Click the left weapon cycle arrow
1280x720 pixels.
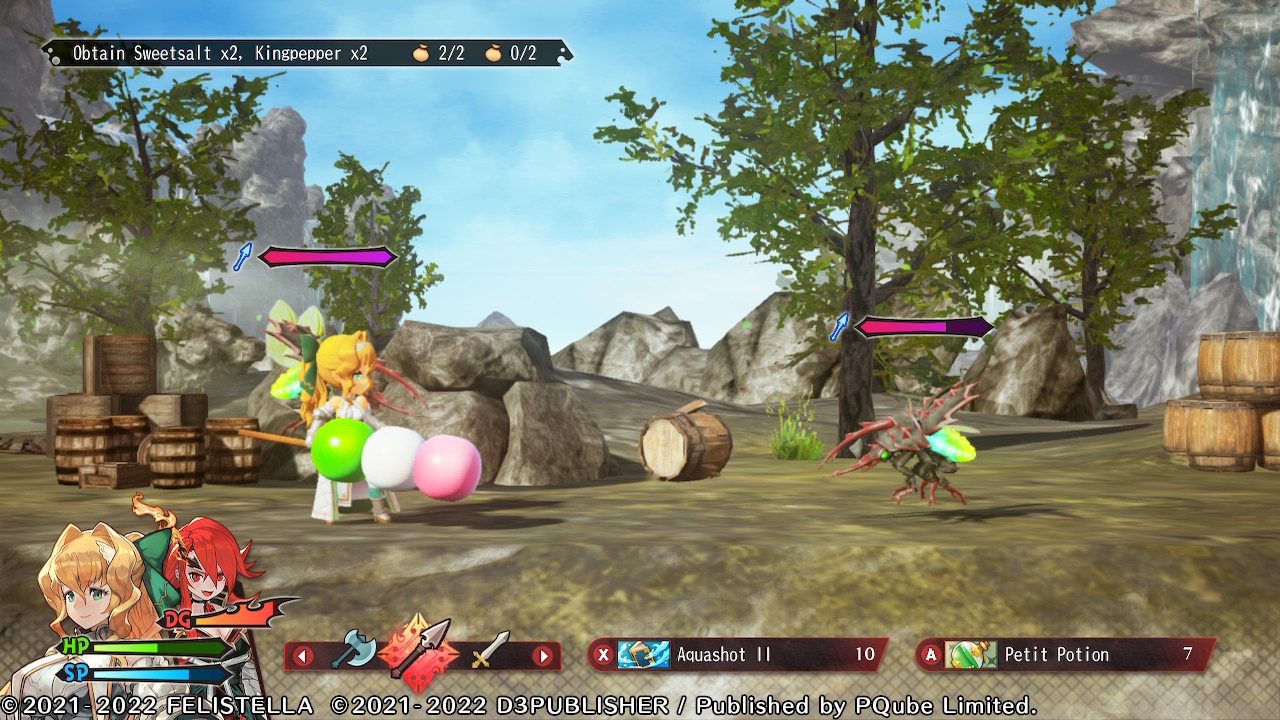[x=303, y=657]
